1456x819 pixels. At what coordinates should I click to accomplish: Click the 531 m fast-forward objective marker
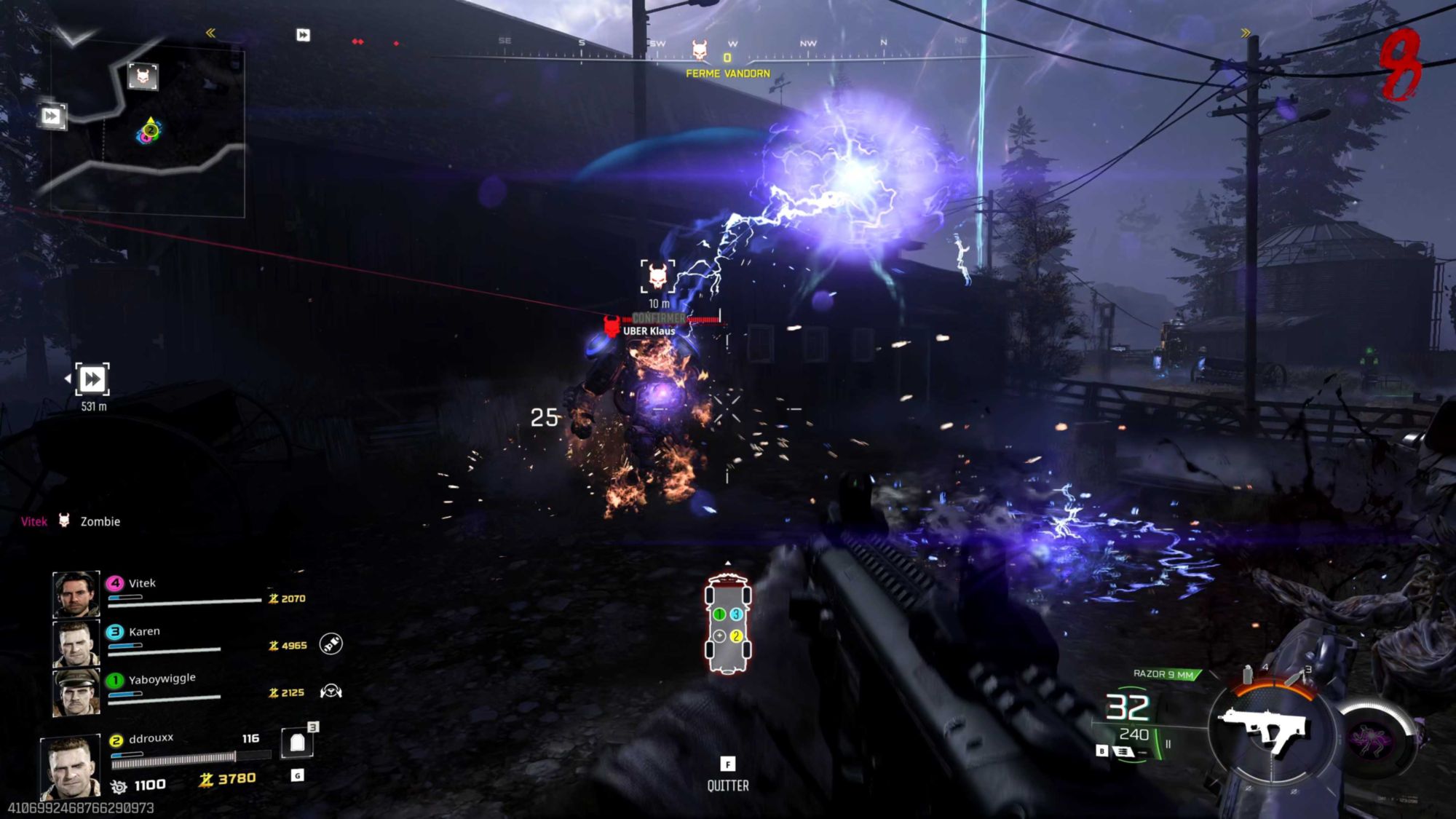pos(92,379)
